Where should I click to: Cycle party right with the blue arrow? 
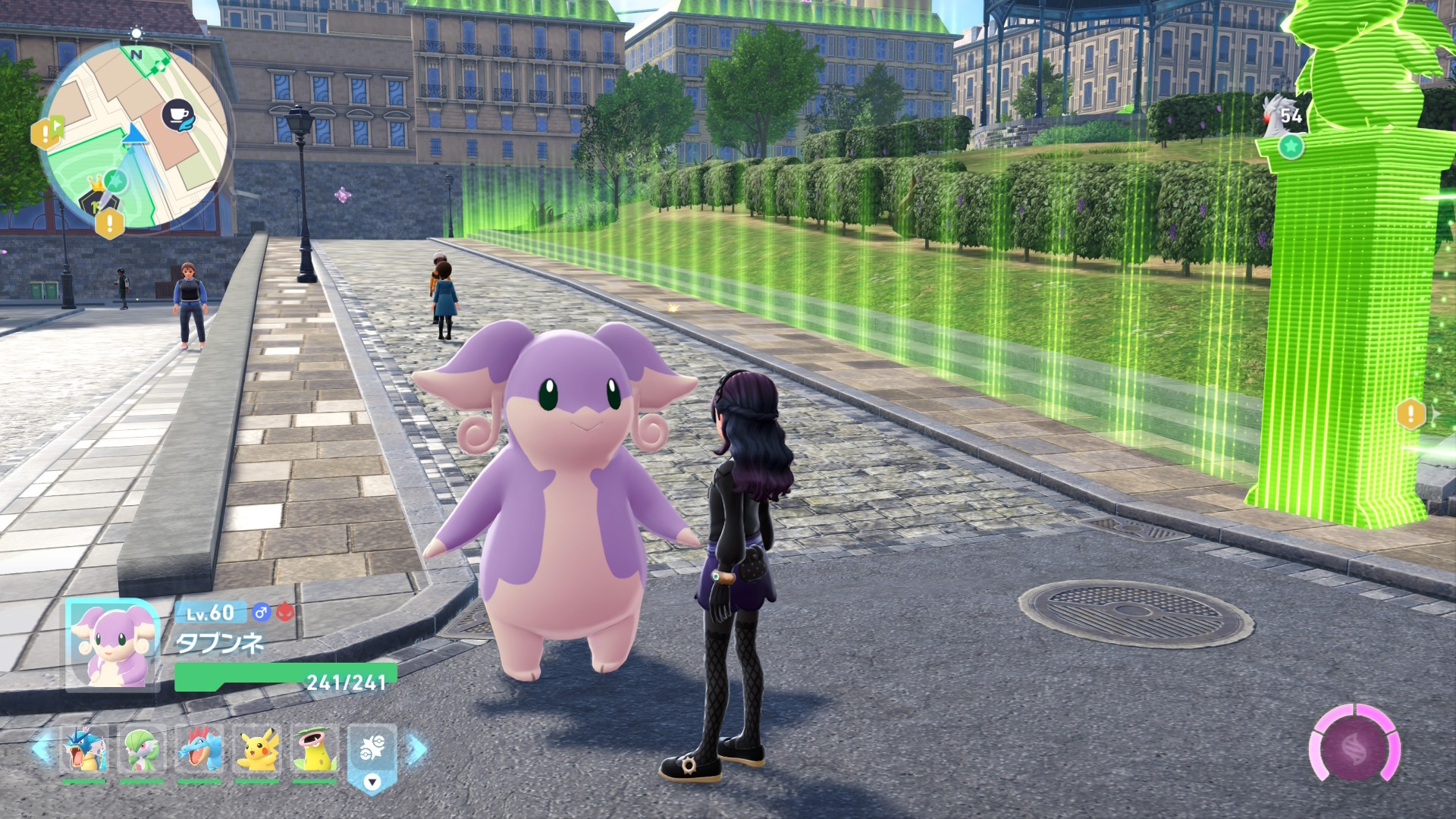[416, 749]
